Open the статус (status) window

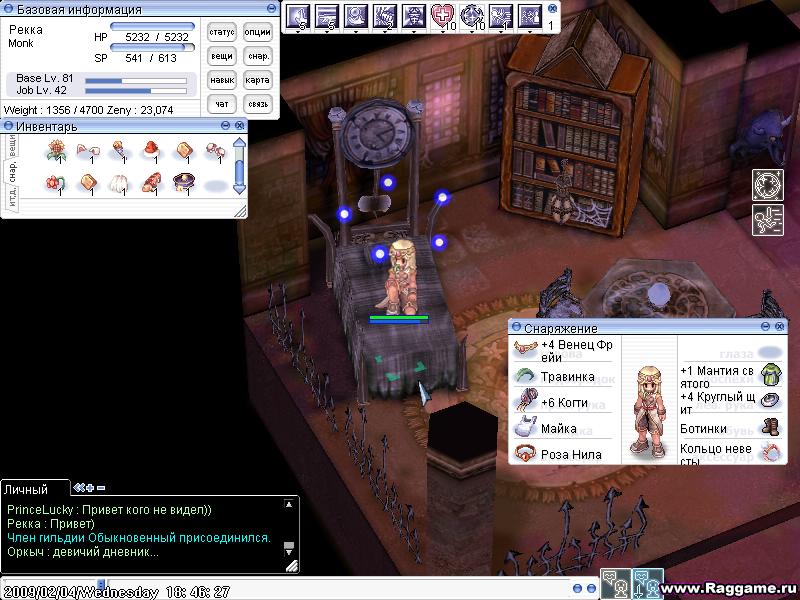point(222,33)
